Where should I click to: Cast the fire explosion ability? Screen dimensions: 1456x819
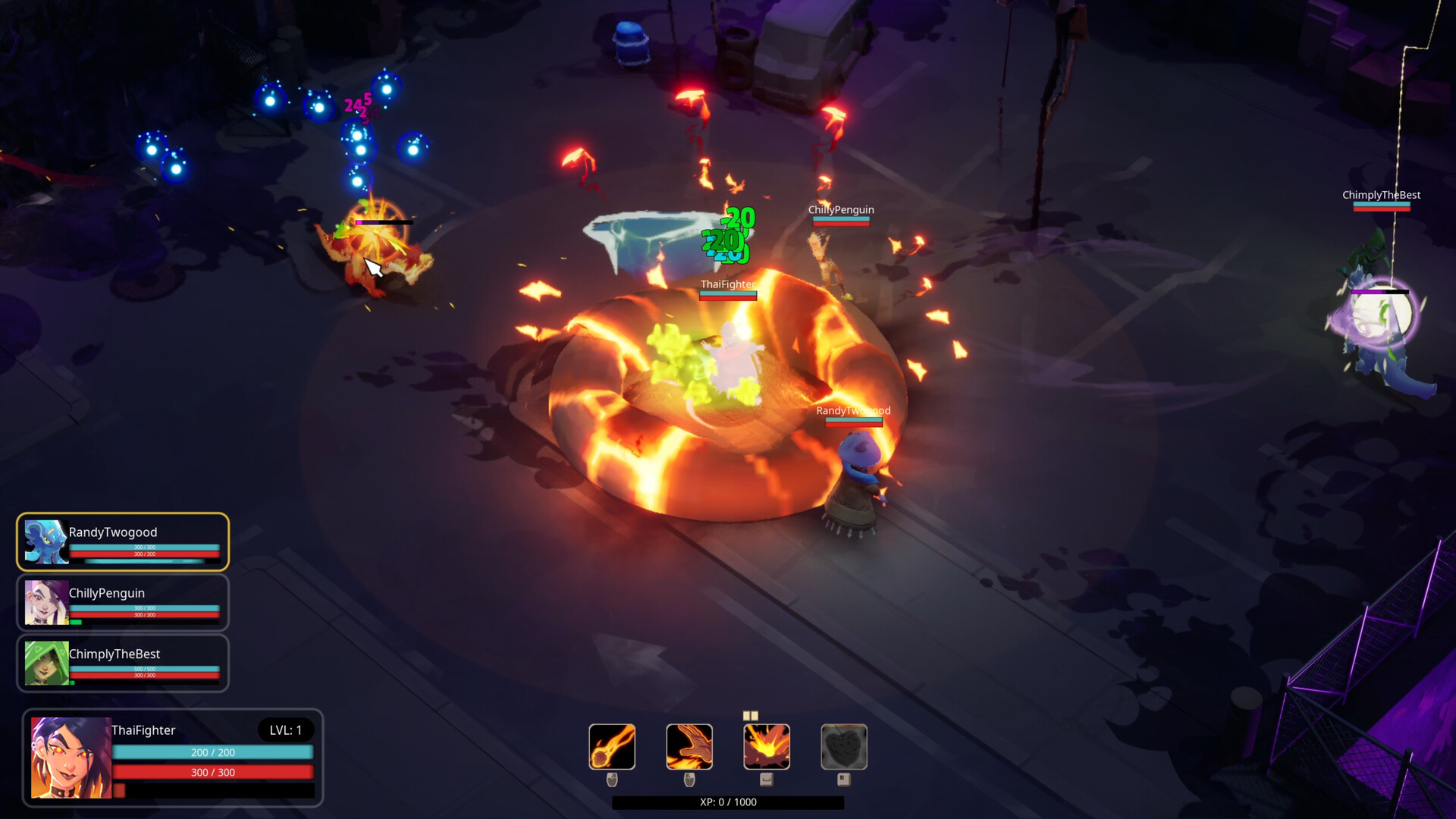[767, 746]
